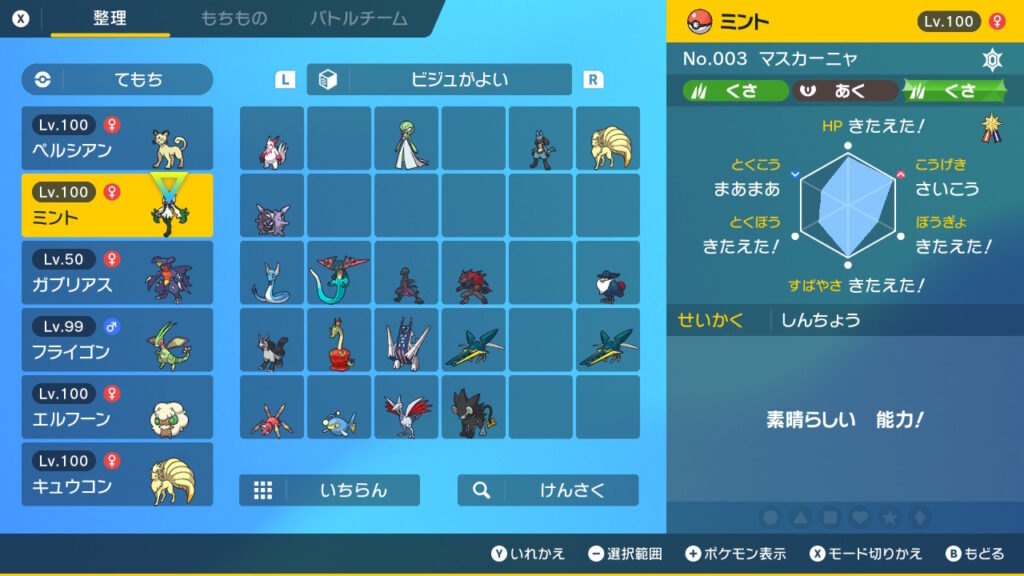Choose エルフーン from the party
Screen dimensions: 1024x576
(118, 406)
